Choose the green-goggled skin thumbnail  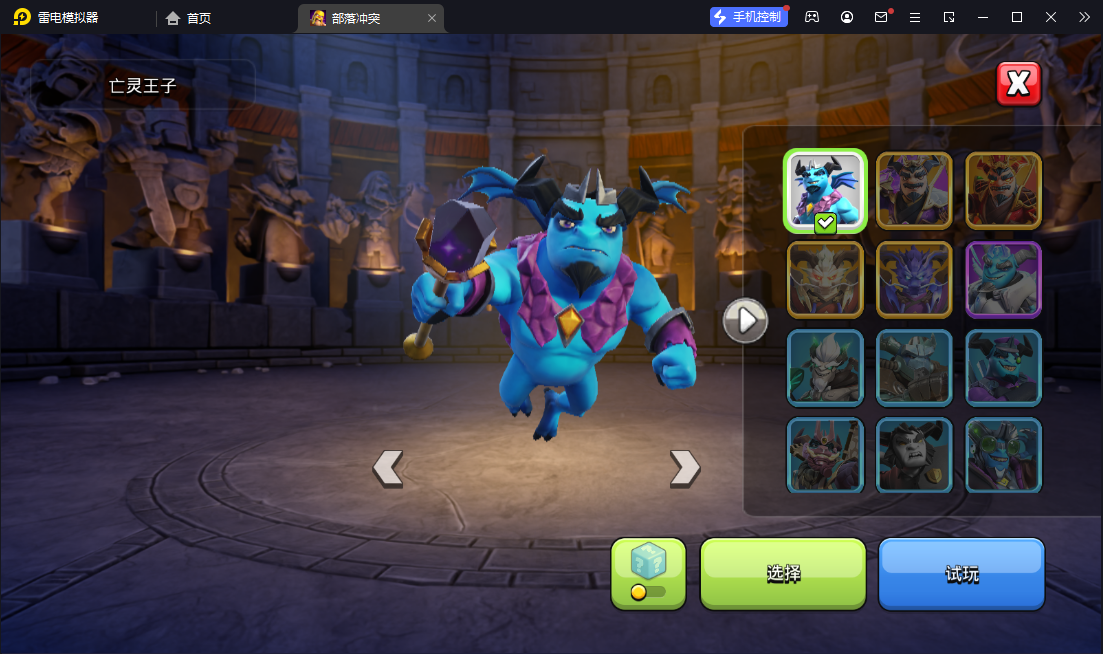pyautogui.click(x=1003, y=455)
